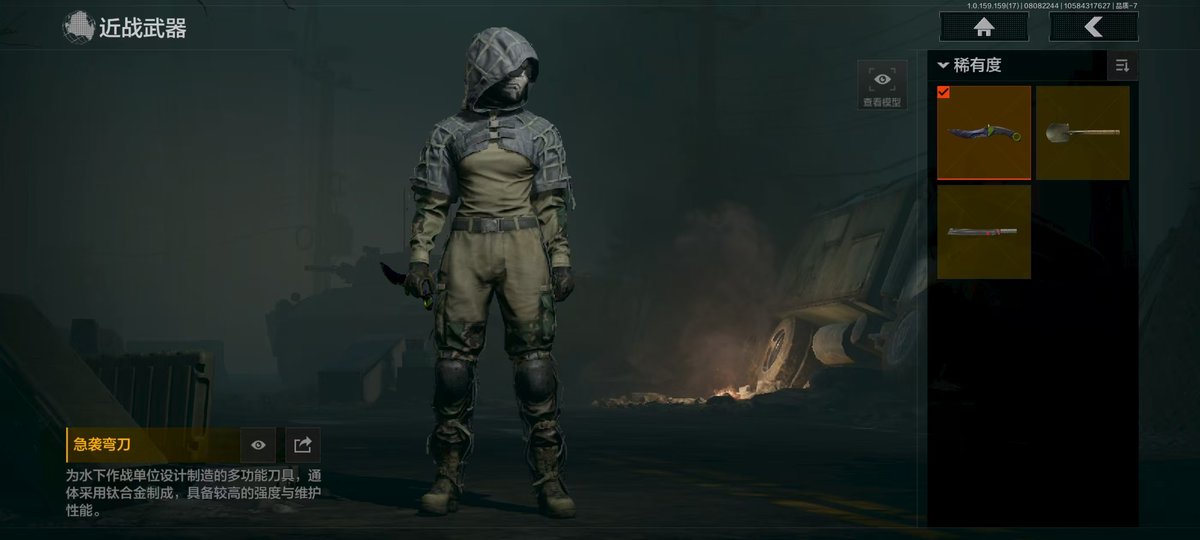
Task: Go back with the arrow button
Action: click(x=1093, y=27)
